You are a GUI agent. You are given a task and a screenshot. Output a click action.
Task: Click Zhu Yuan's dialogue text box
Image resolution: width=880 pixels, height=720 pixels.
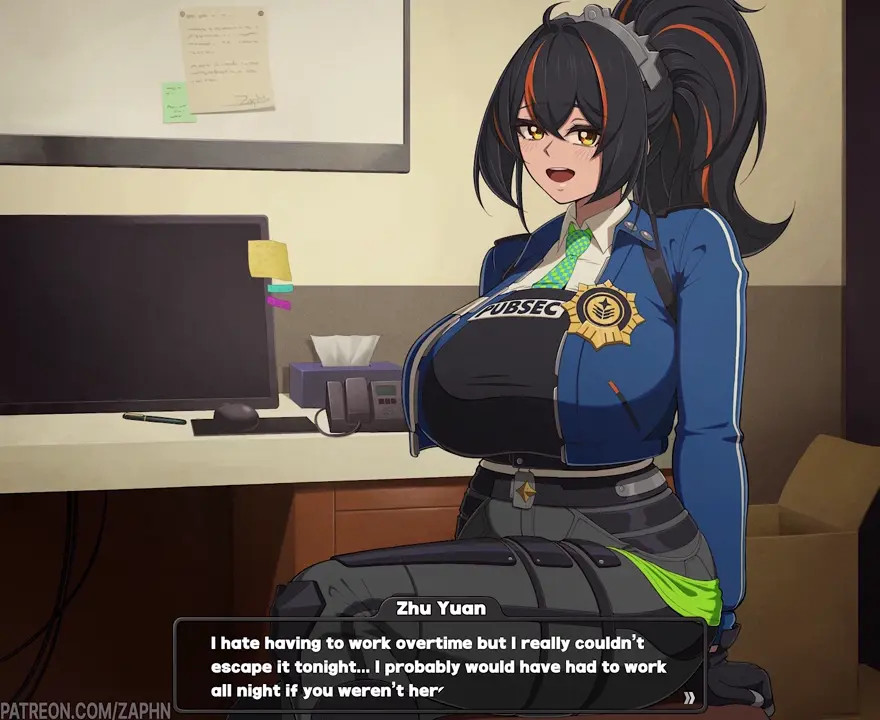coord(440,665)
